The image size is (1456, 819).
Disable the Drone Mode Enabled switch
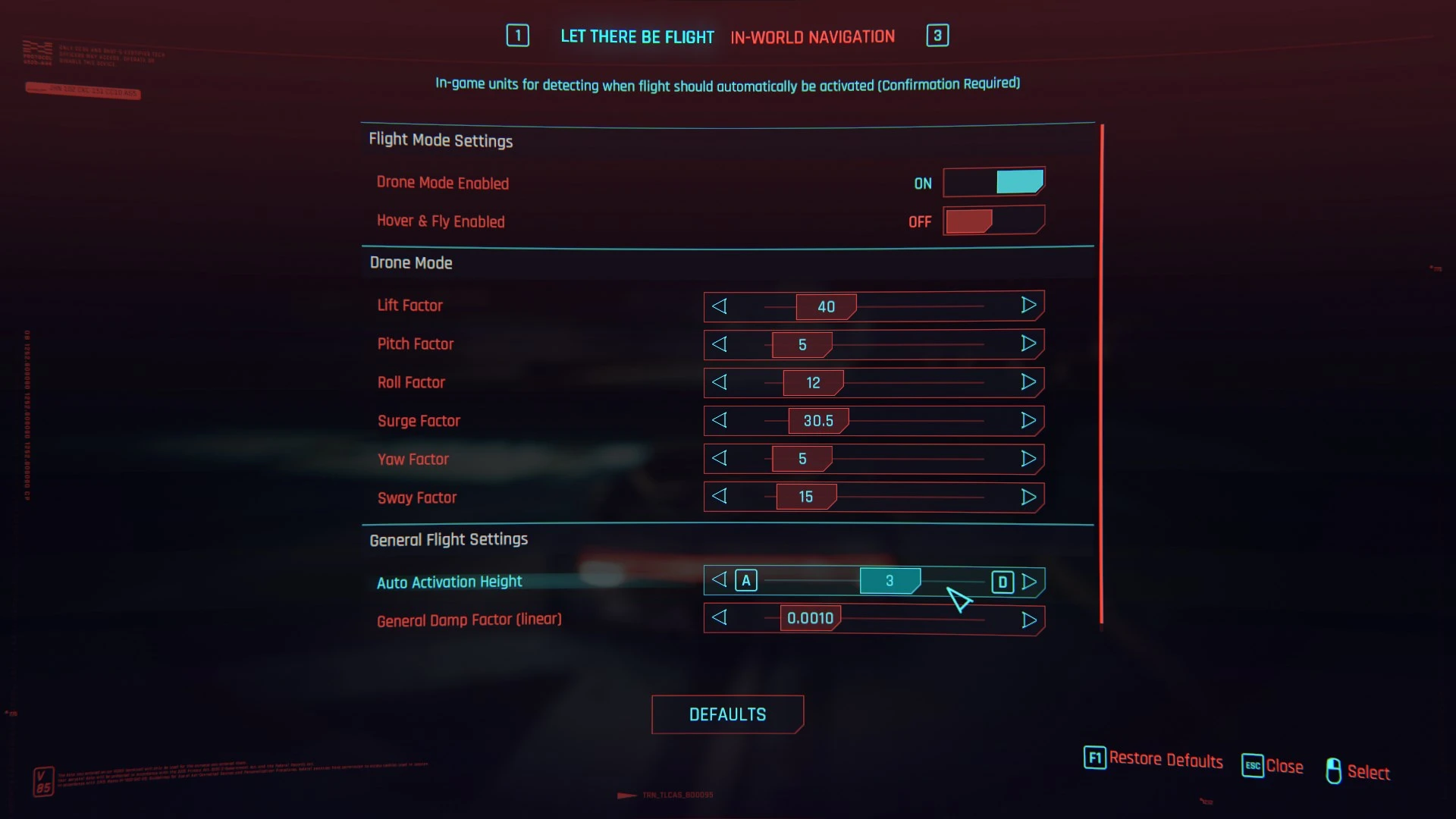[993, 182]
